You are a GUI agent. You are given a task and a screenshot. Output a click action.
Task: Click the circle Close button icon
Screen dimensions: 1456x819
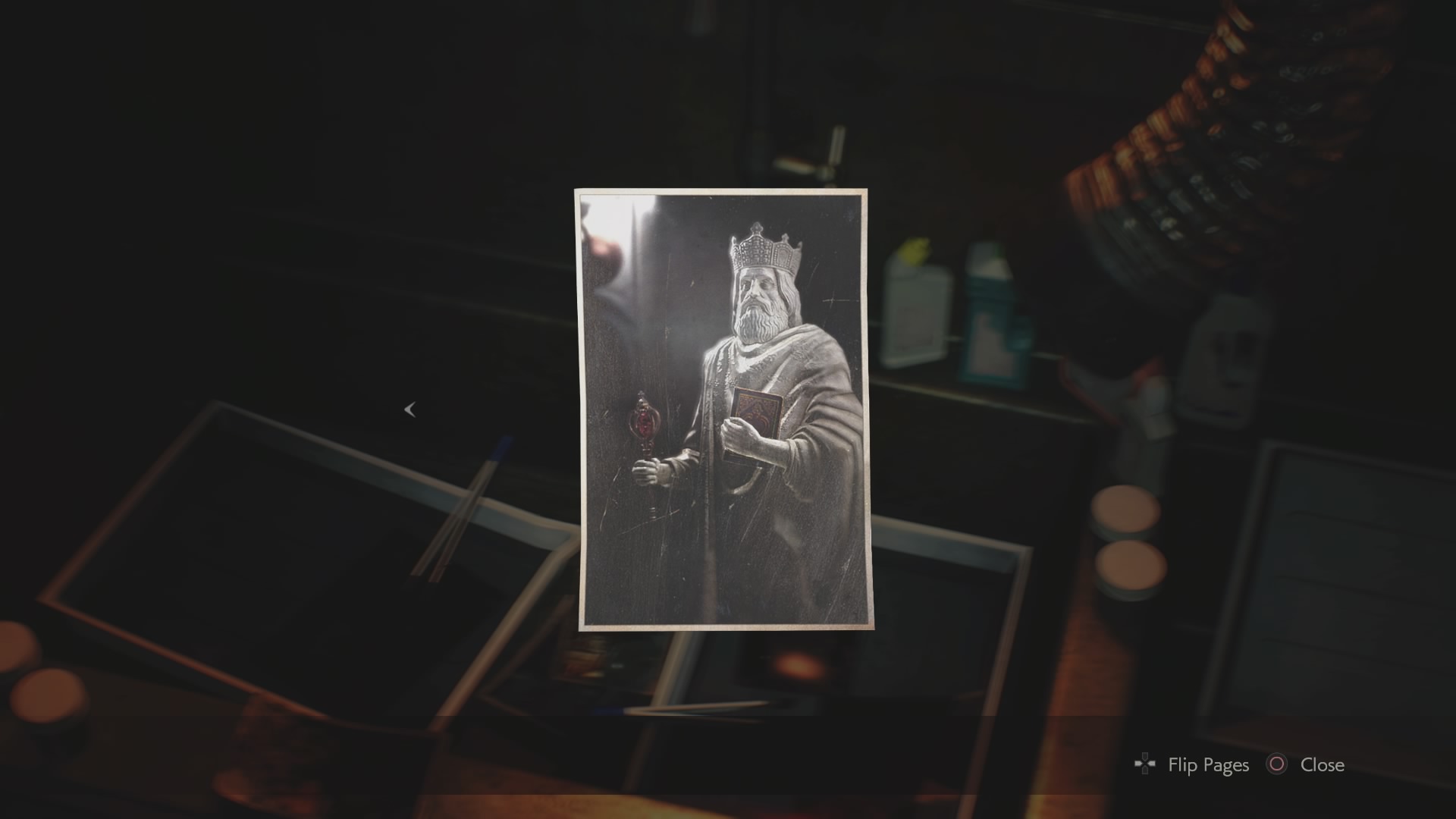[x=1276, y=765]
